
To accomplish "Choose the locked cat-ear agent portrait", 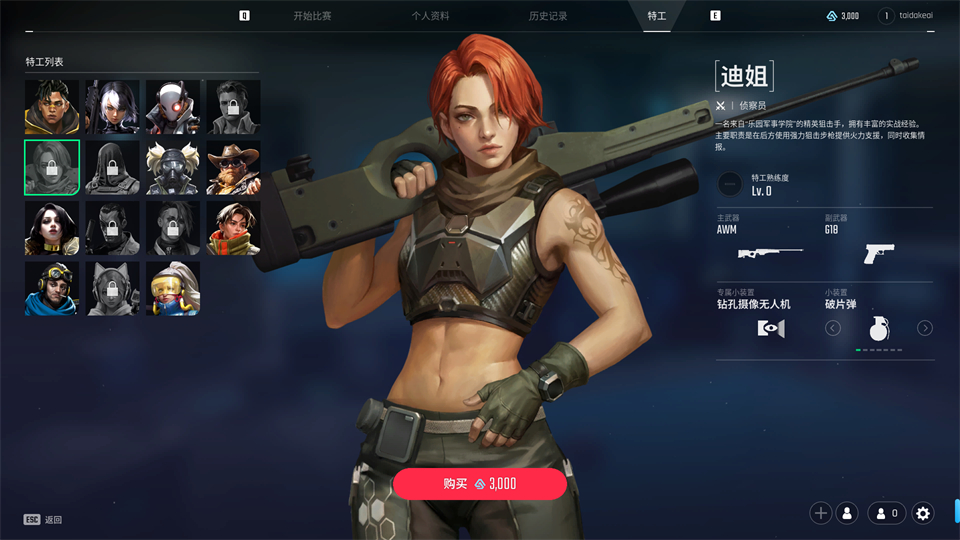I will pyautogui.click(x=112, y=289).
